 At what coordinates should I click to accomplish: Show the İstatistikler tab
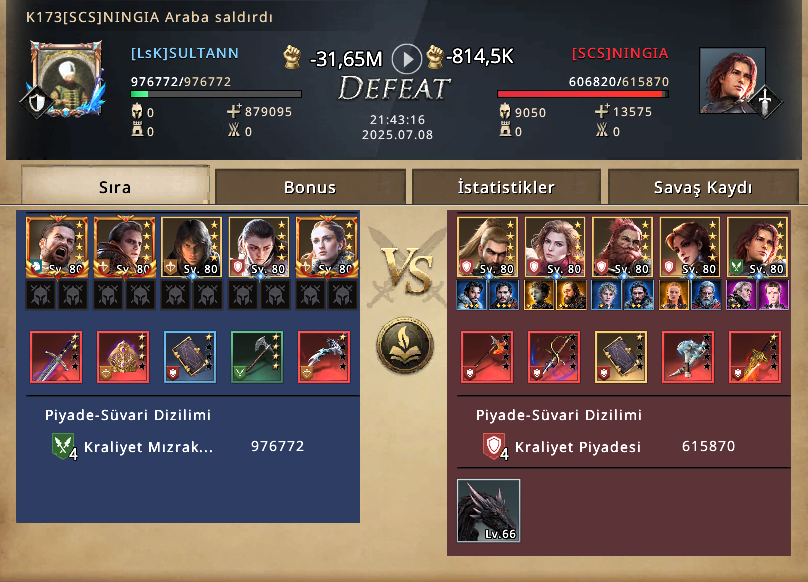(506, 187)
